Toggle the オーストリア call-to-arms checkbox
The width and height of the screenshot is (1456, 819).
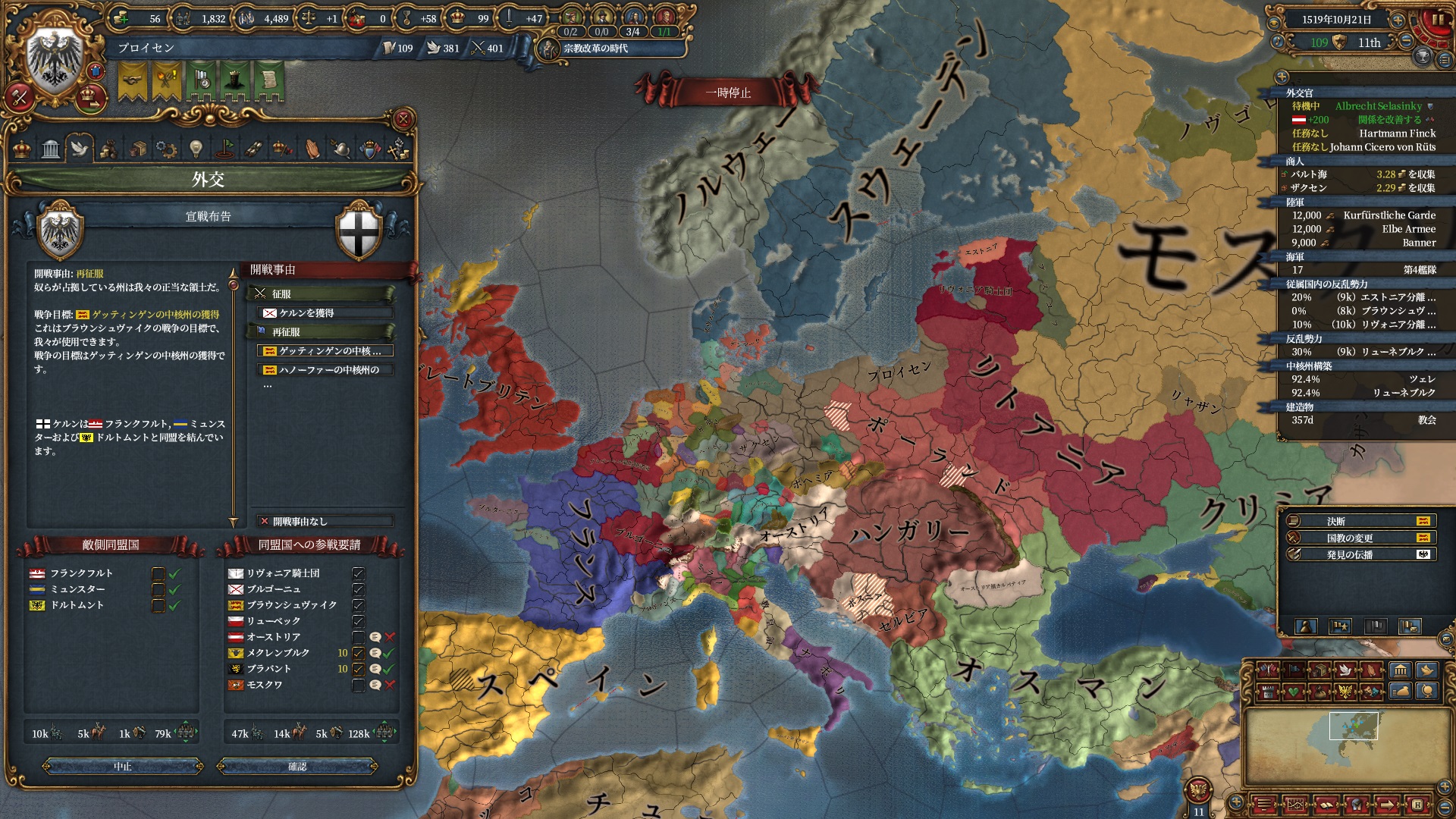coord(359,637)
